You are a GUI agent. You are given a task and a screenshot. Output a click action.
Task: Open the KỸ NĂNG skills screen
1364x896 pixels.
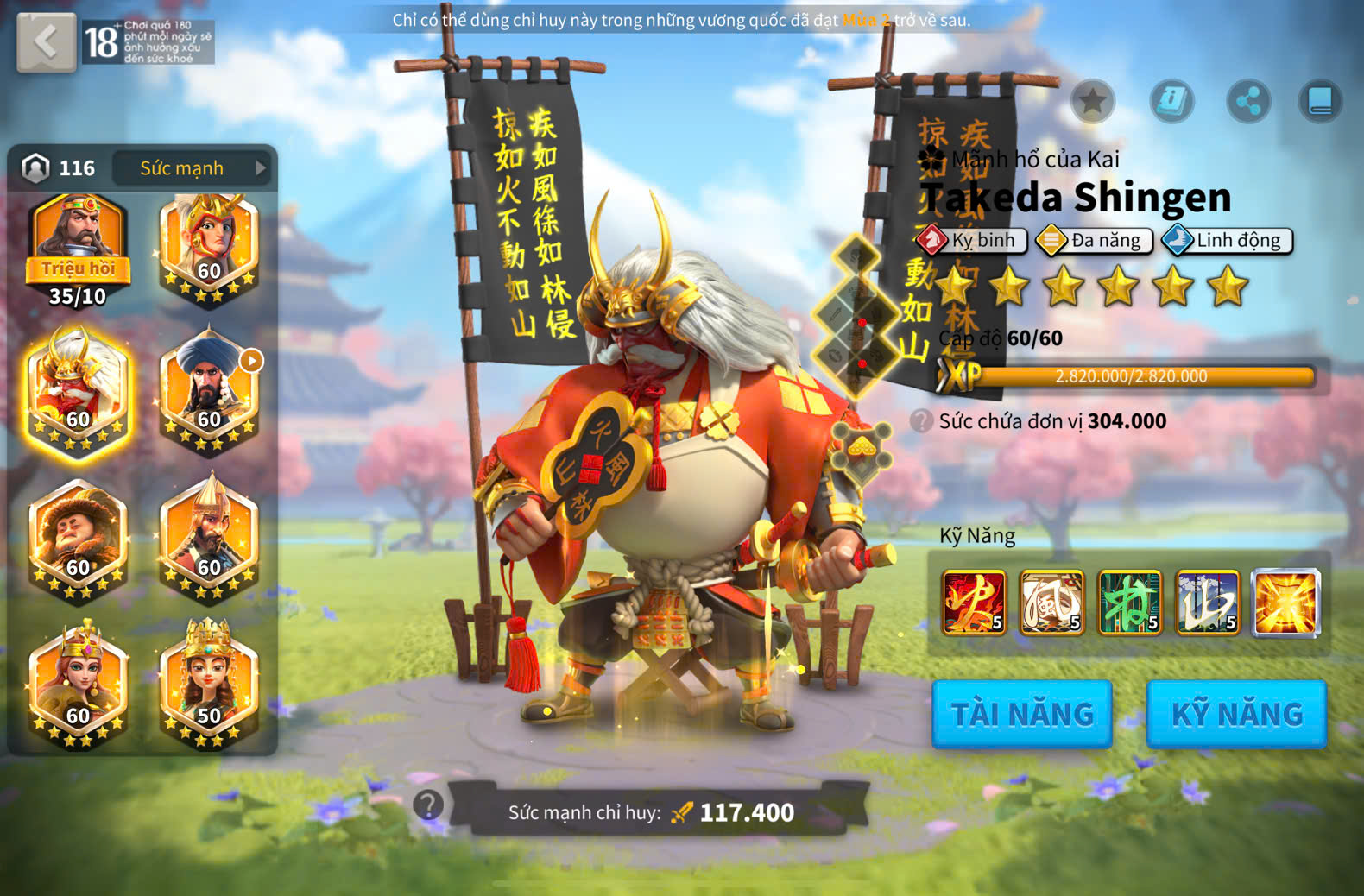click(1236, 714)
